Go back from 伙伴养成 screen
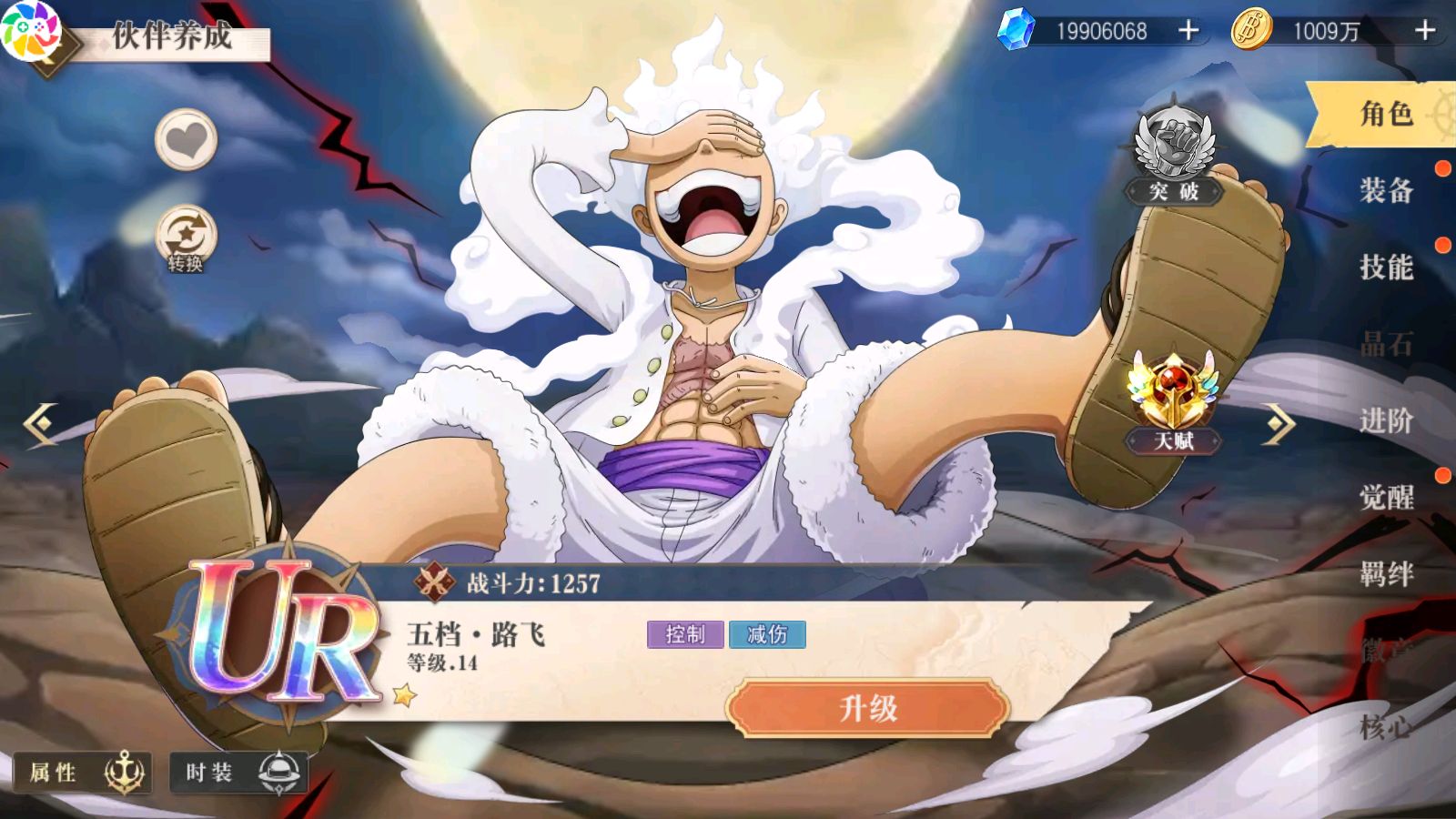The image size is (1456, 819). click(45, 45)
